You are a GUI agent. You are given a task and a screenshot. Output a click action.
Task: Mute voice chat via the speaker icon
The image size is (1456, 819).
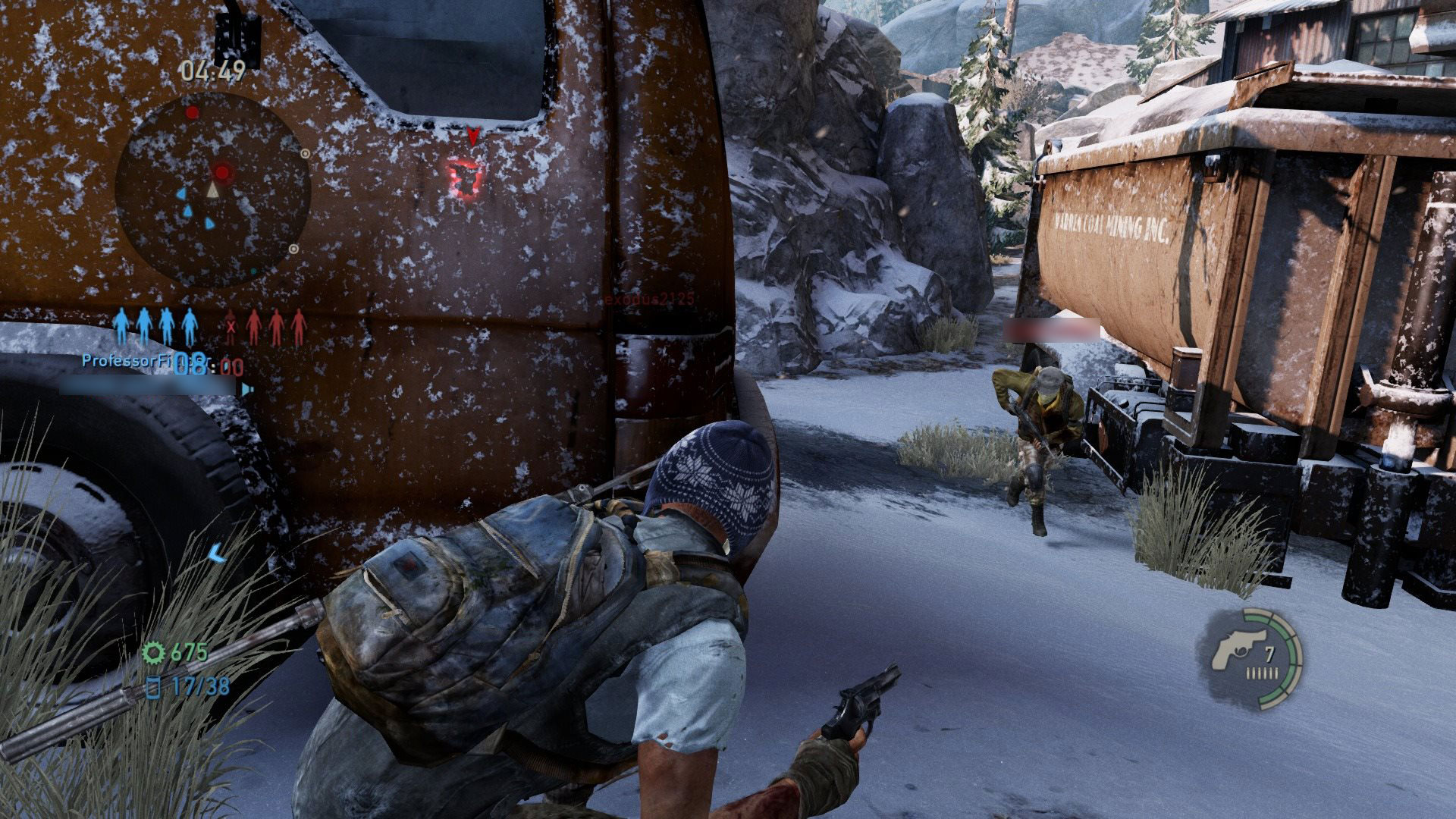tap(246, 390)
